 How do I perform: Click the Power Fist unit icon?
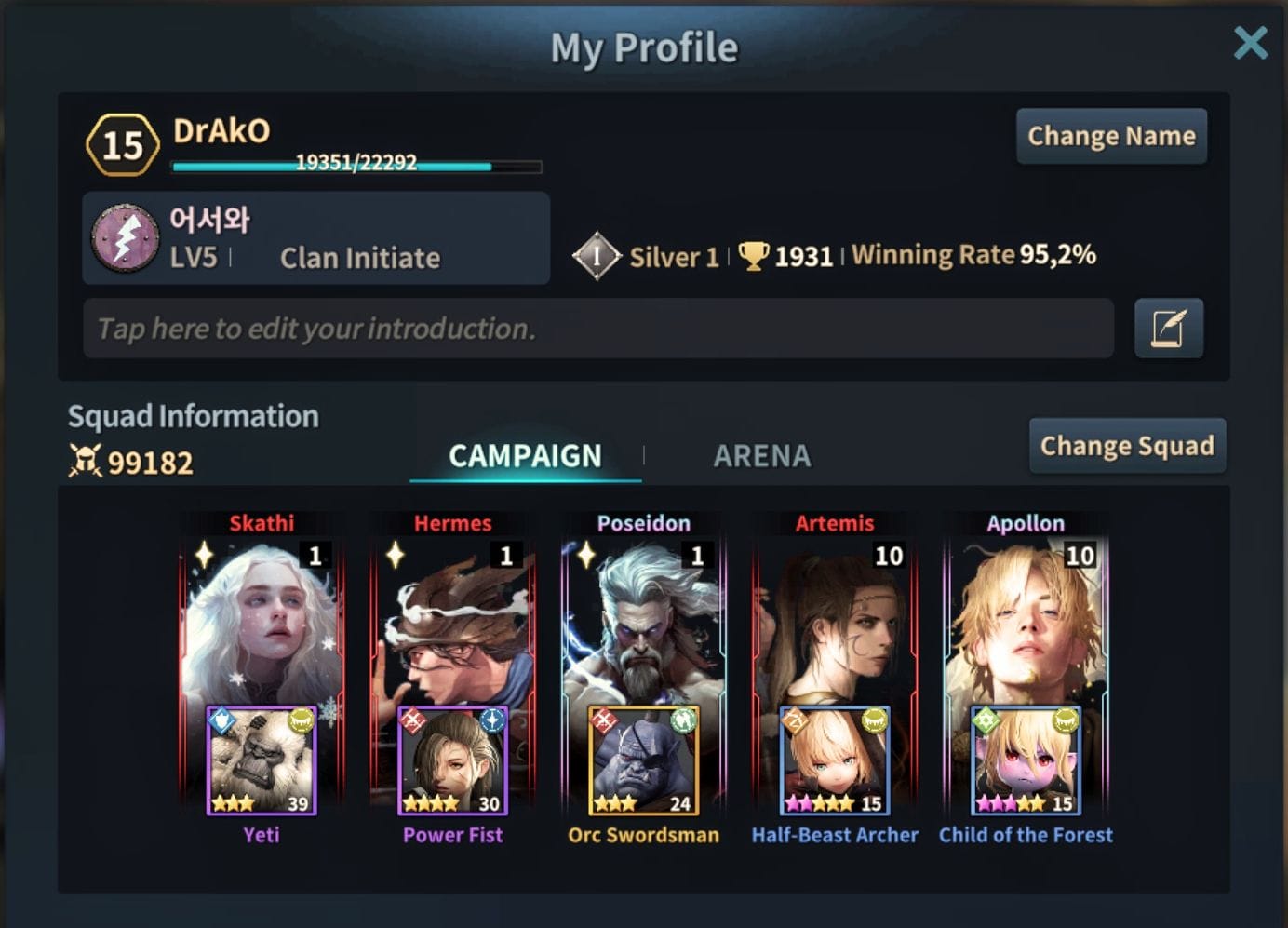point(452,760)
